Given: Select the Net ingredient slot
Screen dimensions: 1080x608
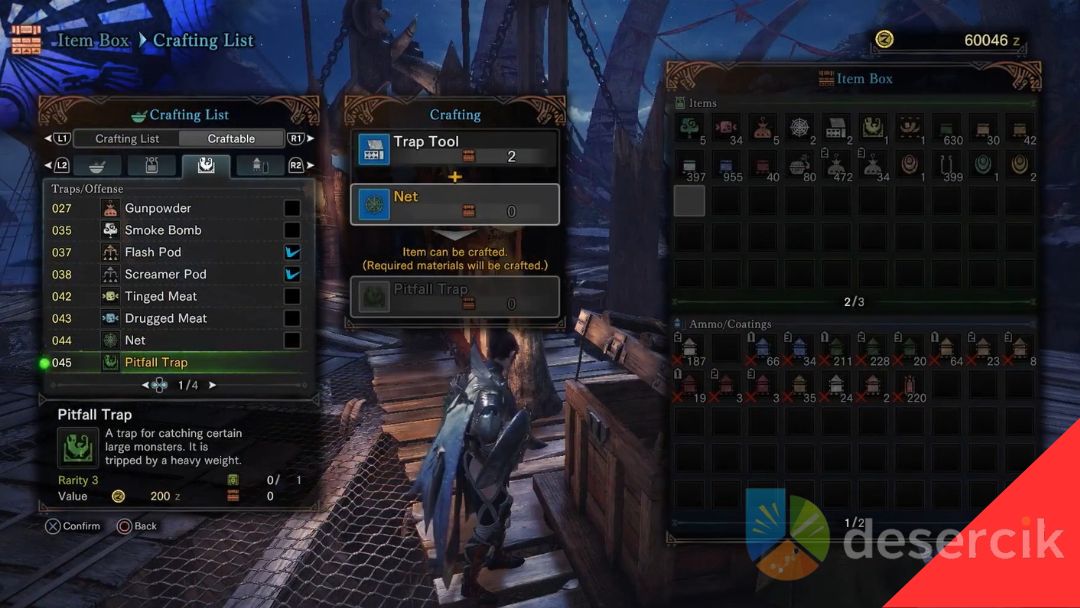Looking at the screenshot, I should click(455, 204).
